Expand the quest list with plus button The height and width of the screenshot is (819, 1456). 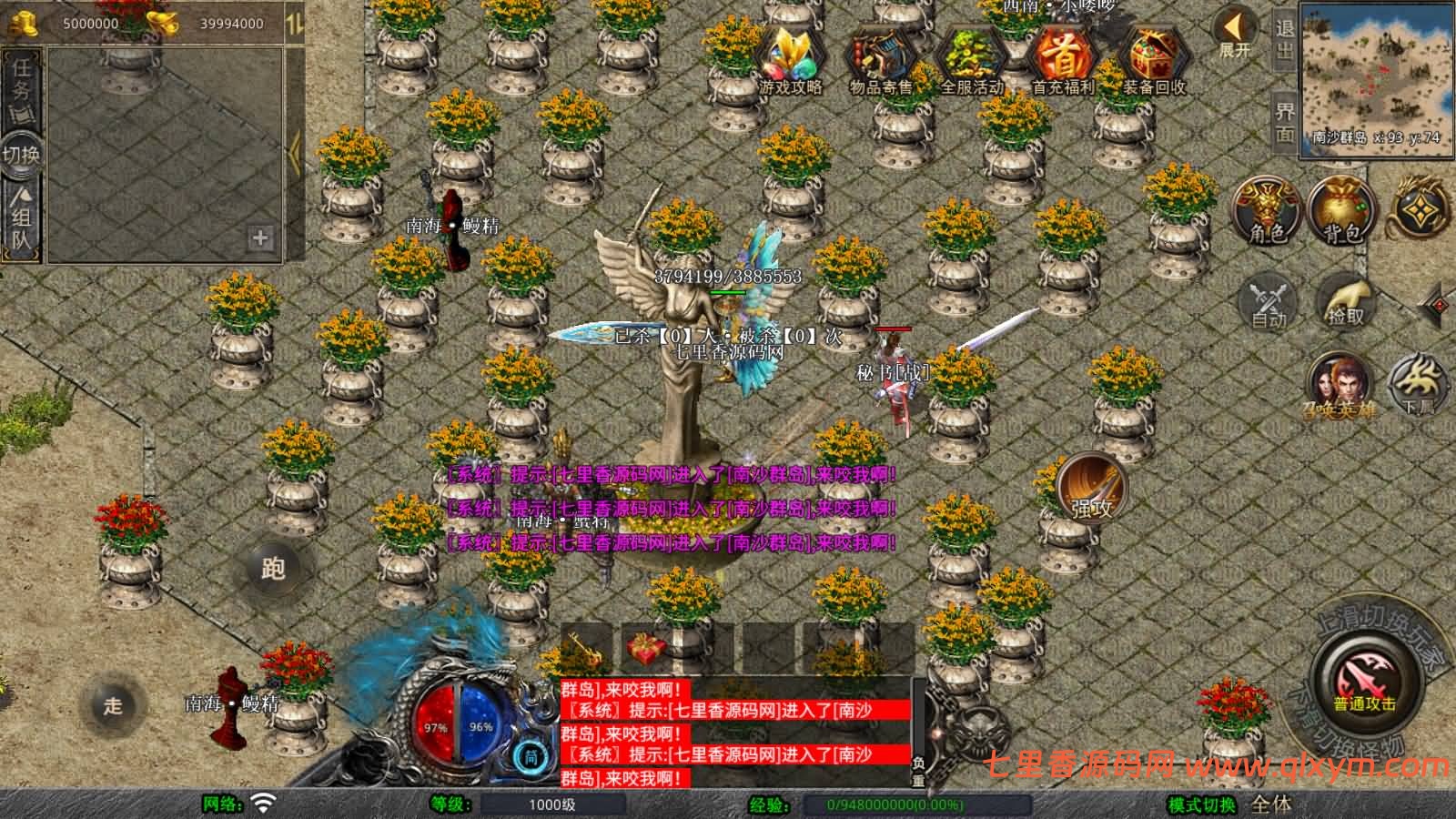click(261, 239)
